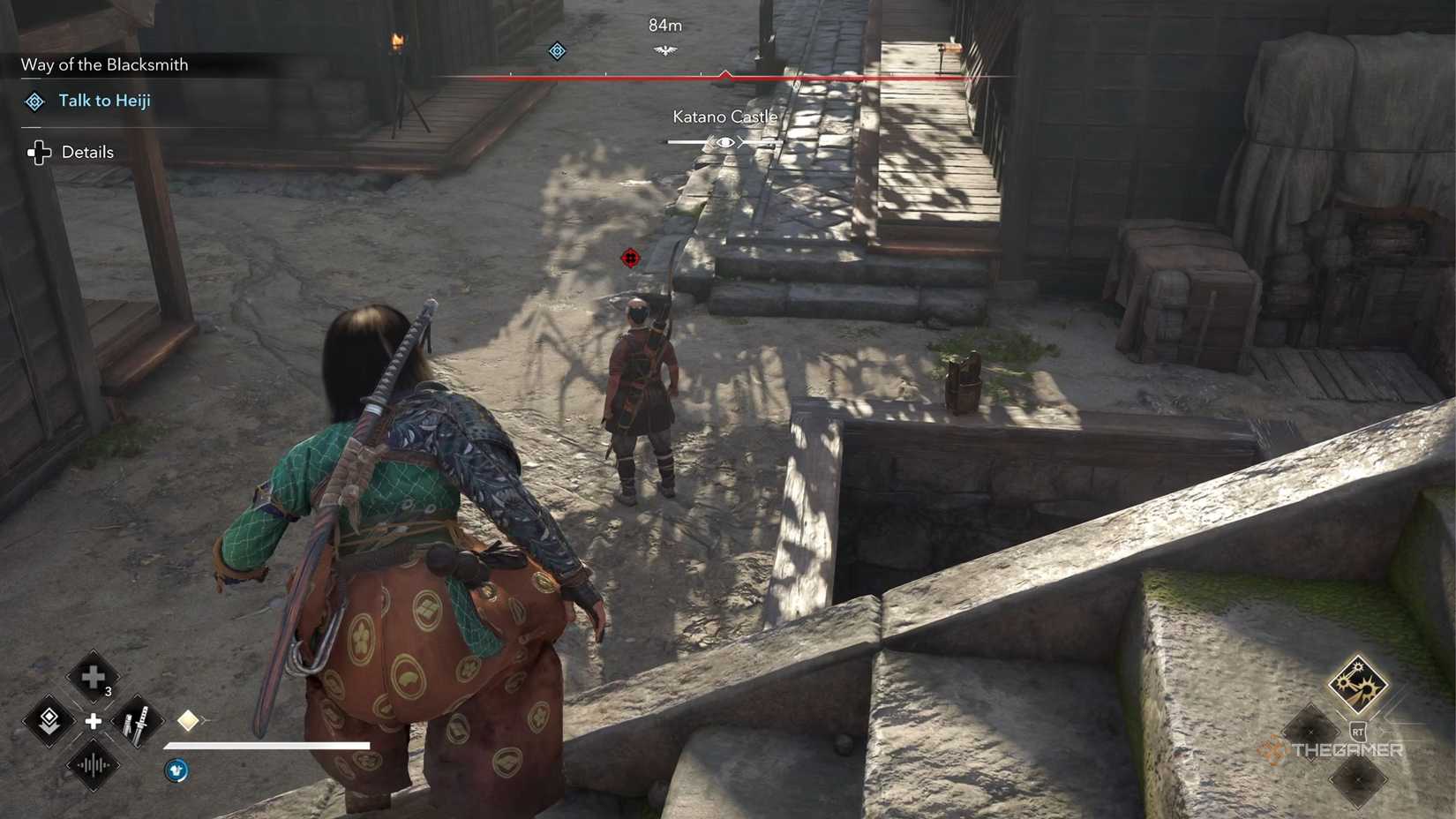Viewport: 1456px width, 819px height.
Task: Click the 84m distance marker on the compass
Action: pyautogui.click(x=664, y=25)
